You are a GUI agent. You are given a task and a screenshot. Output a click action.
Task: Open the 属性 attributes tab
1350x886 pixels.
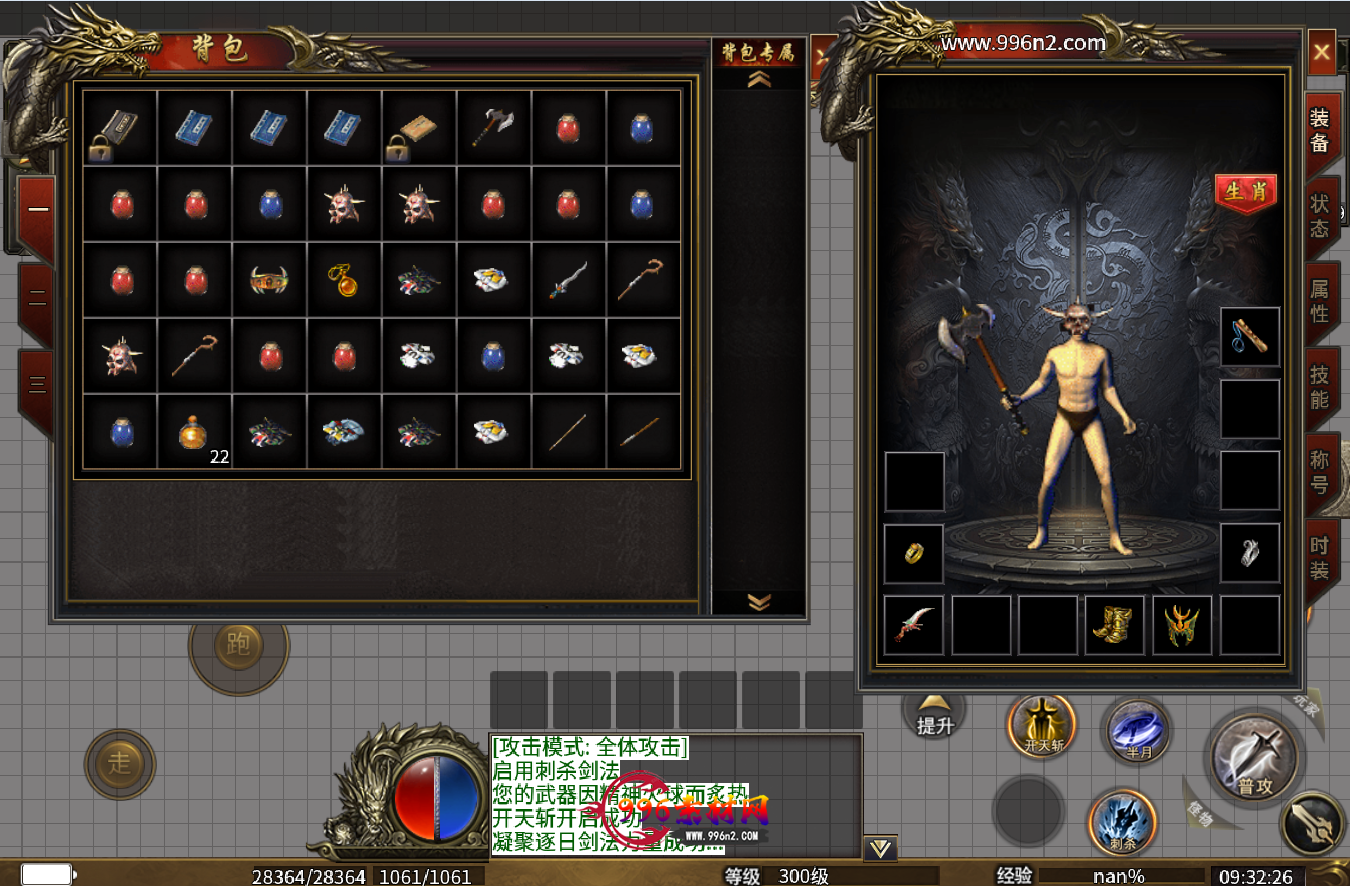[x=1320, y=301]
